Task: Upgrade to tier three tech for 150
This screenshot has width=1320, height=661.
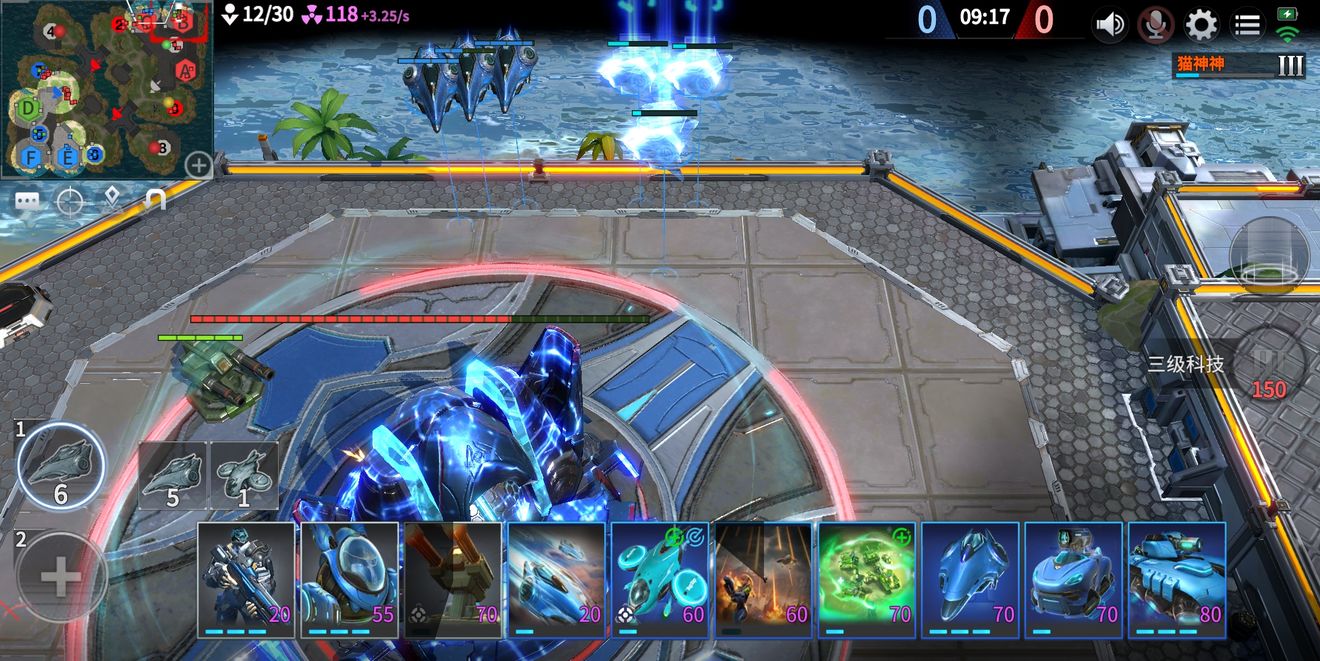Action: pos(1268,366)
